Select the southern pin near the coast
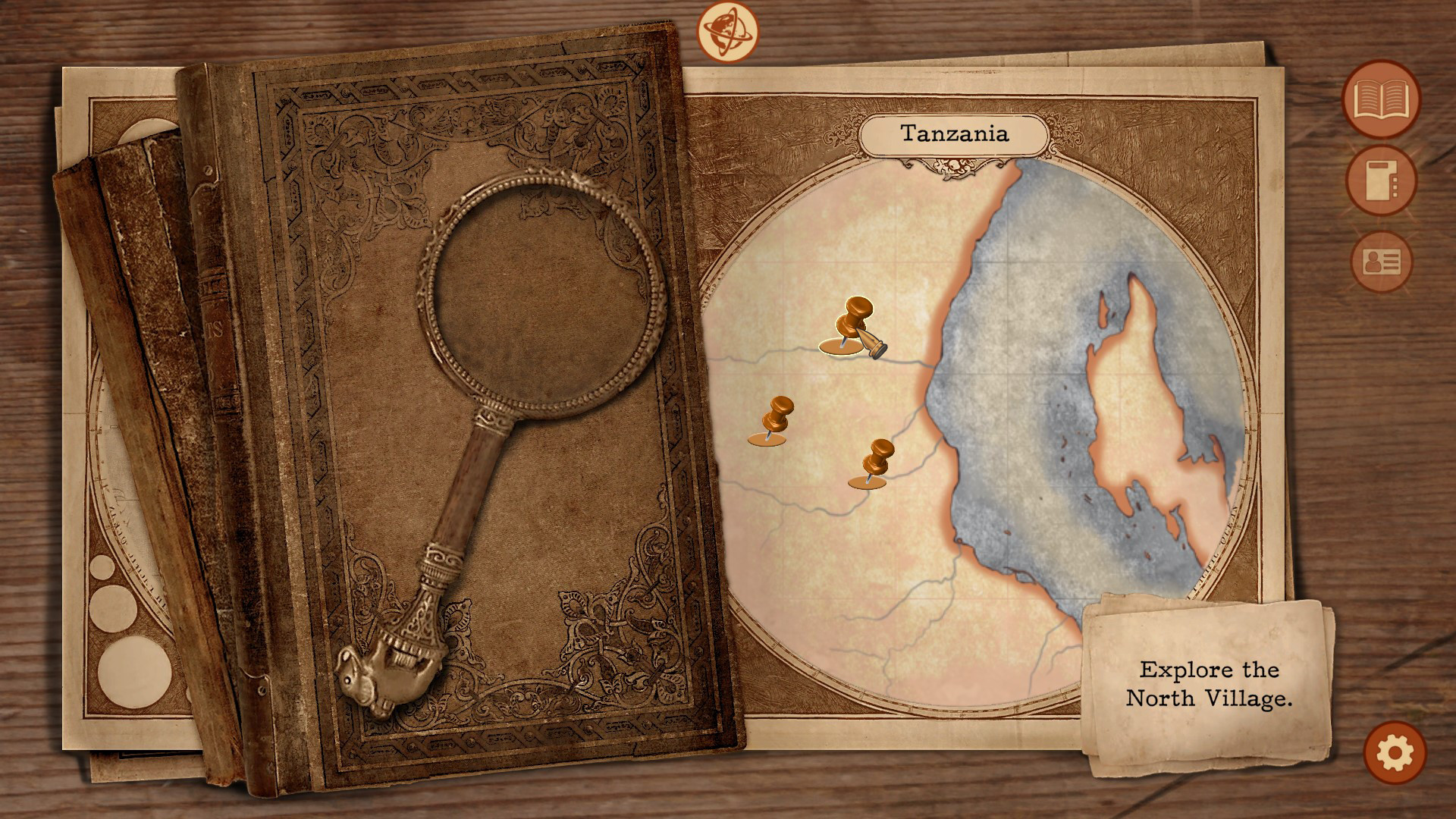Image resolution: width=1456 pixels, height=819 pixels. (x=875, y=463)
